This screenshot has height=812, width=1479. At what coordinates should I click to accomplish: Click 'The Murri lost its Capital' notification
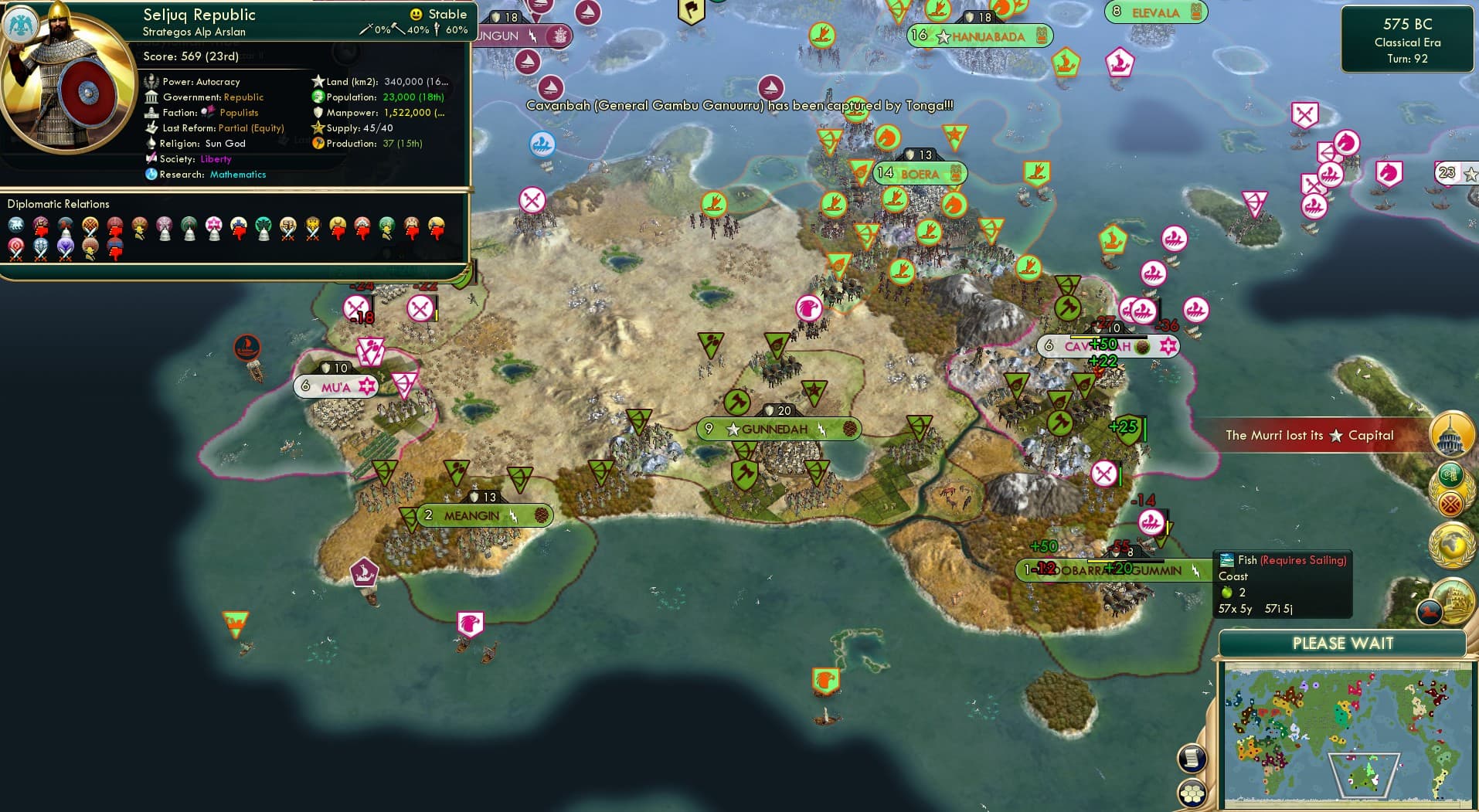pos(1309,435)
